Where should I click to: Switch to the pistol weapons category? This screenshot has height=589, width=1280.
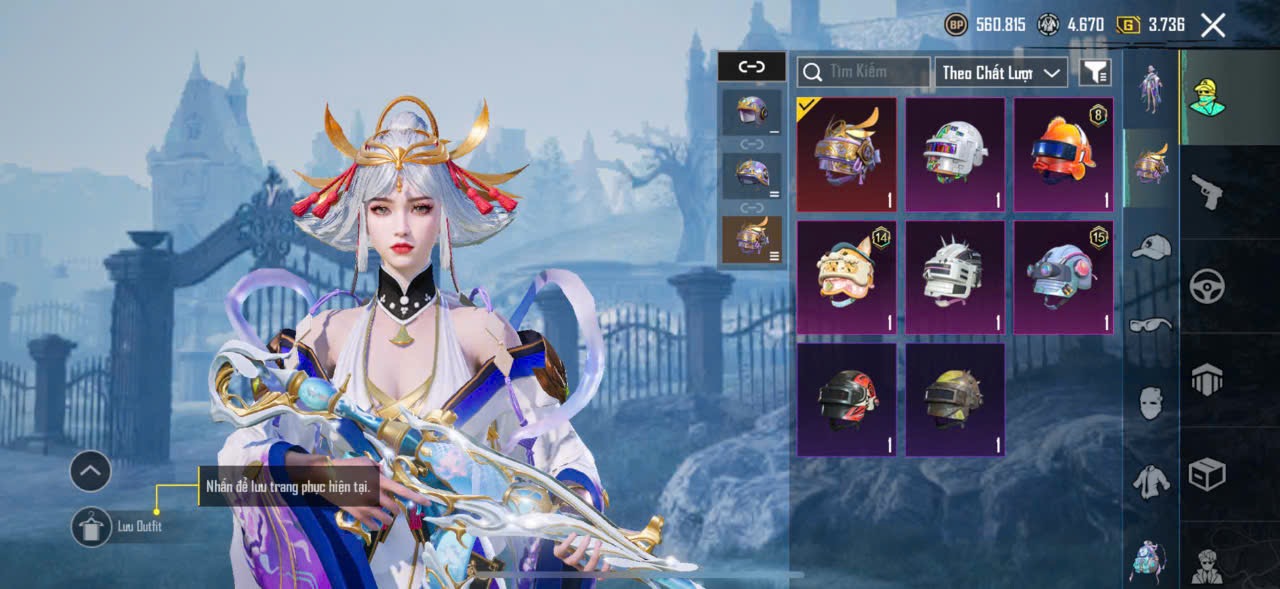pos(1207,191)
